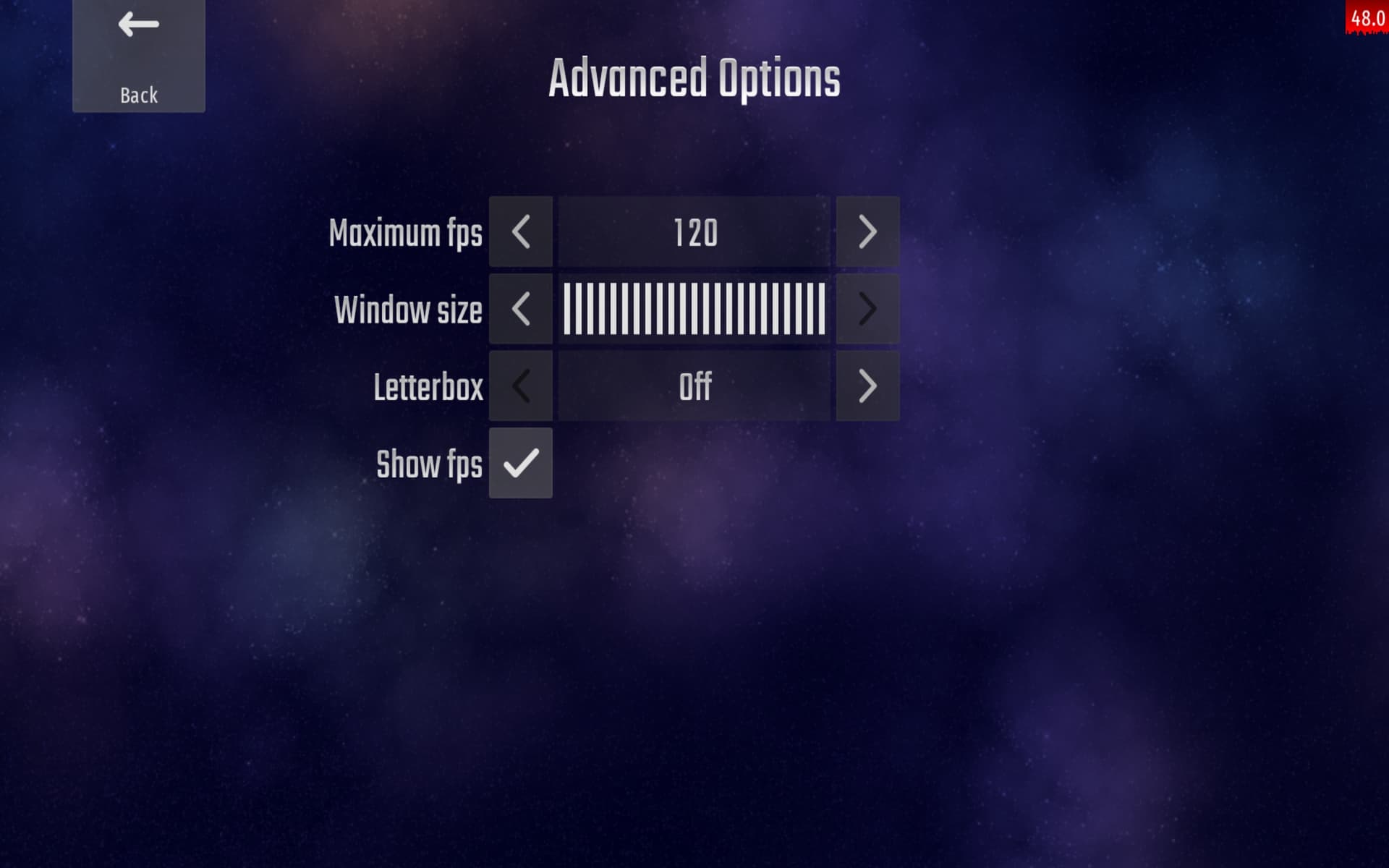Click the Window size bar slider

(694, 309)
